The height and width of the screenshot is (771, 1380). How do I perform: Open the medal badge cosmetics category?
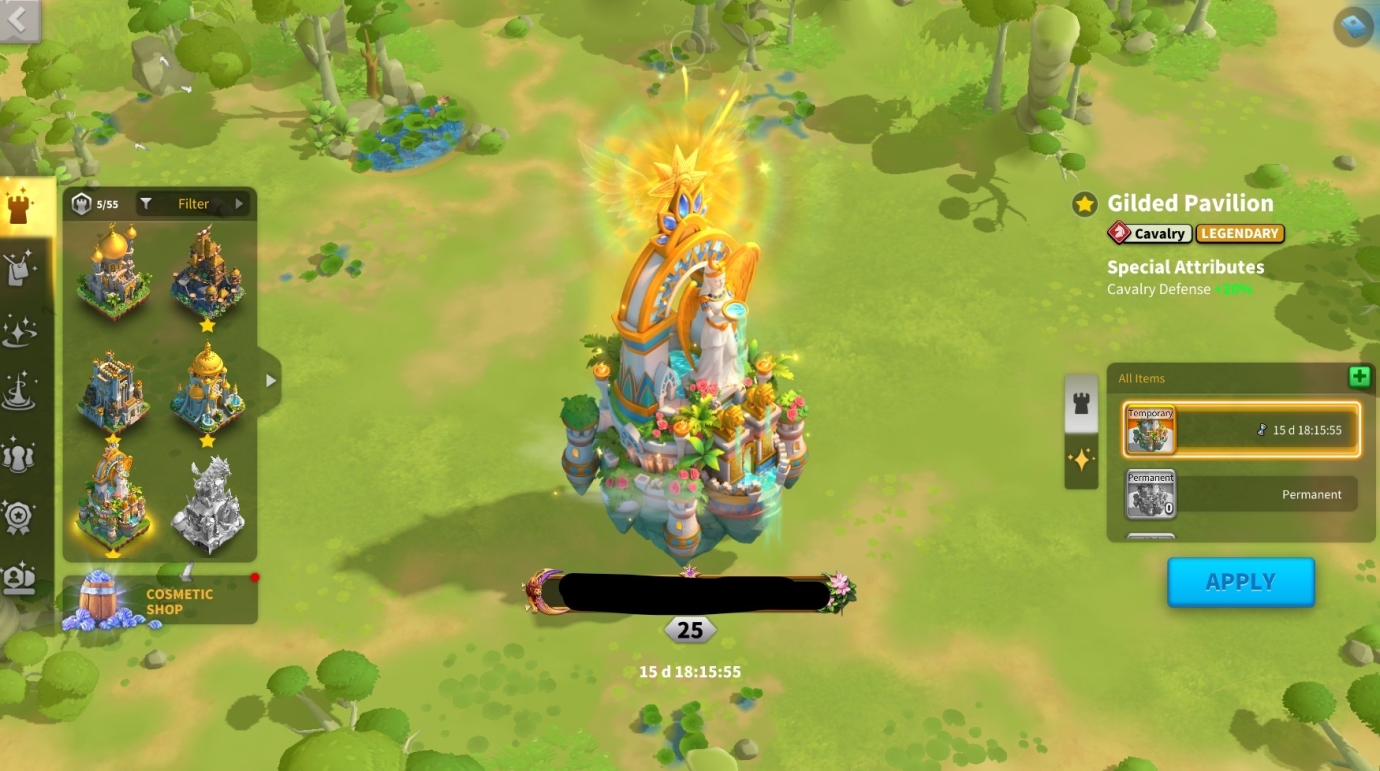click(20, 517)
